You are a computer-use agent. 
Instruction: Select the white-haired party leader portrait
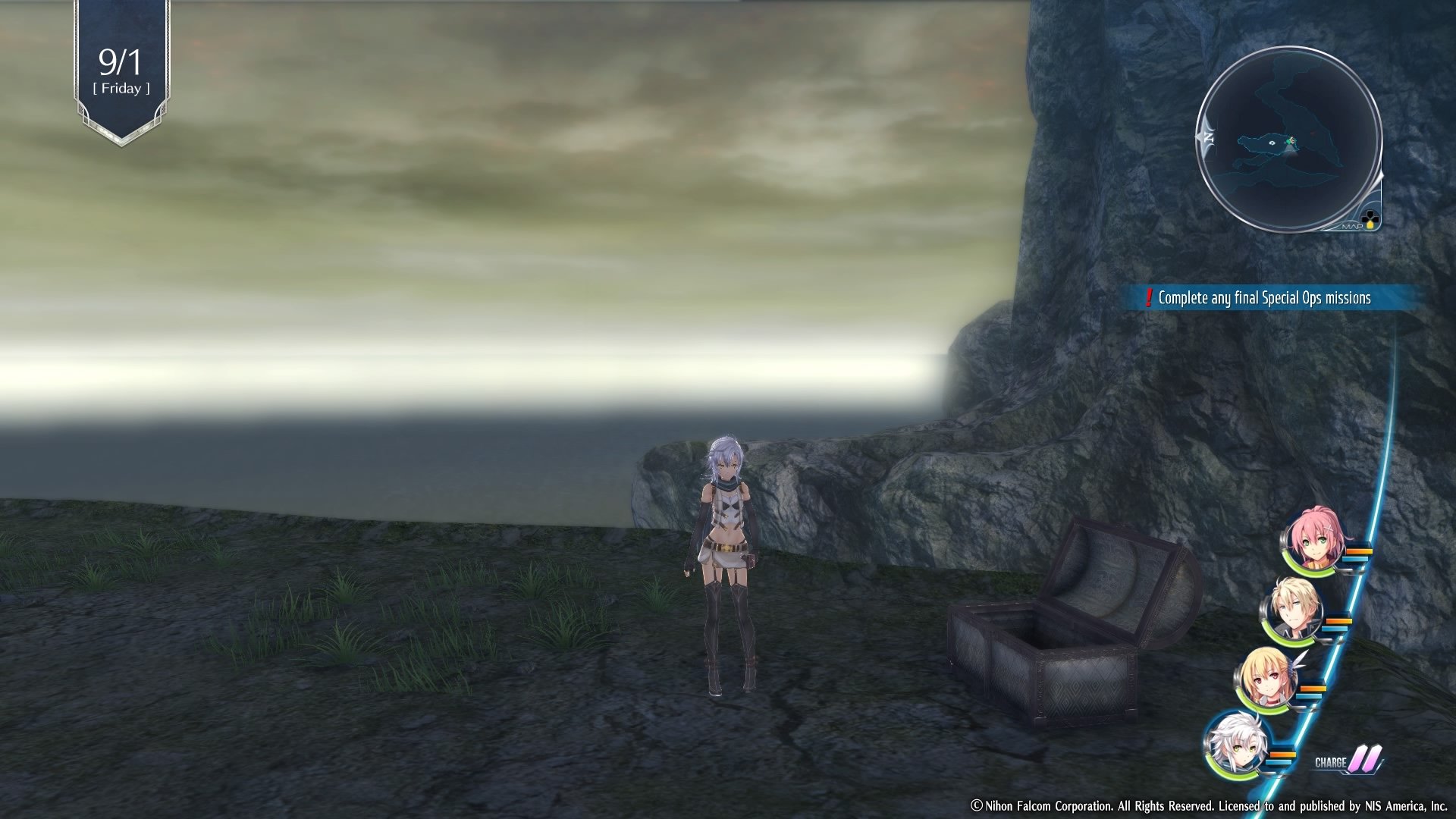click(x=1237, y=743)
